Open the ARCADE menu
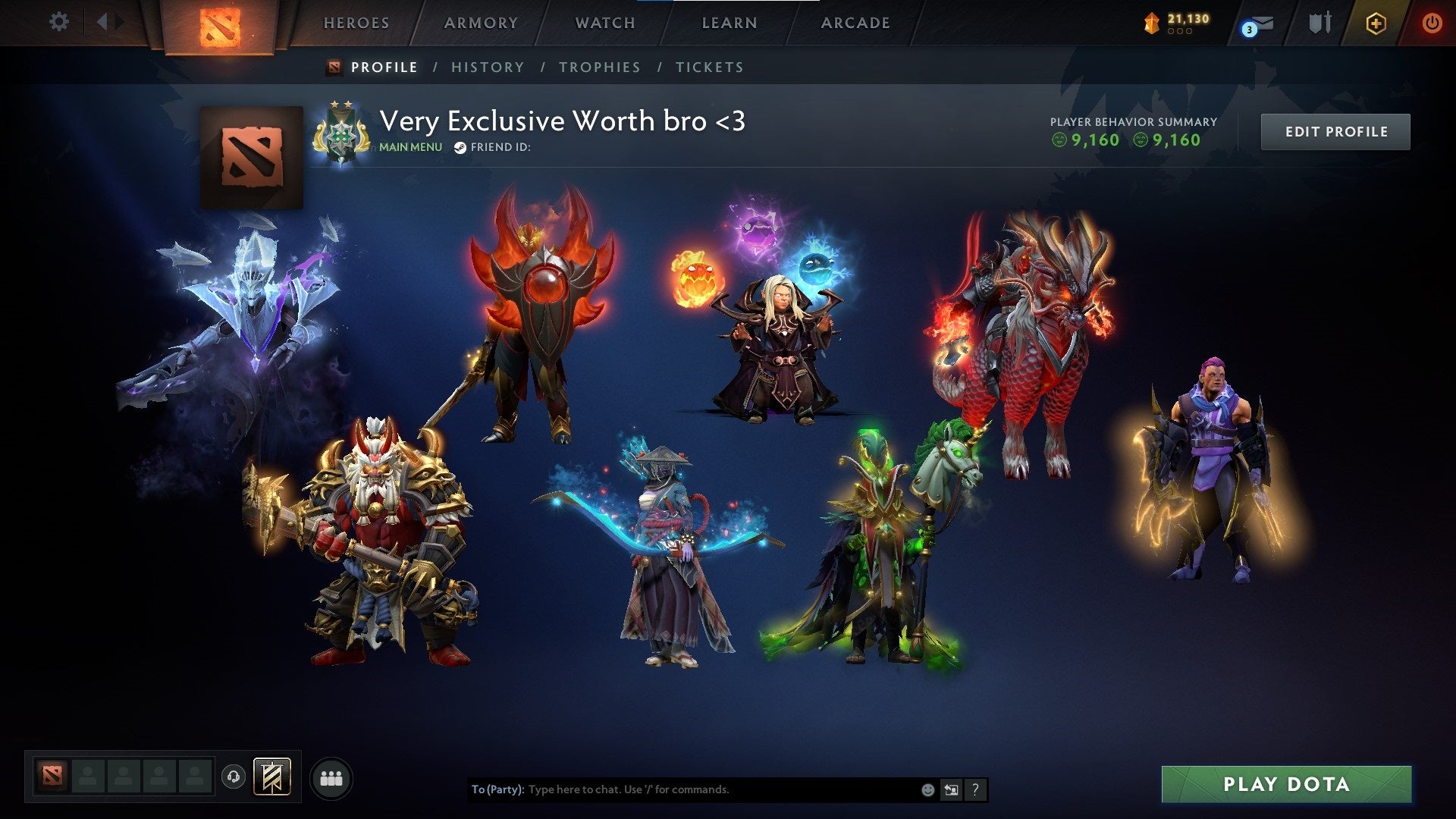 [855, 23]
